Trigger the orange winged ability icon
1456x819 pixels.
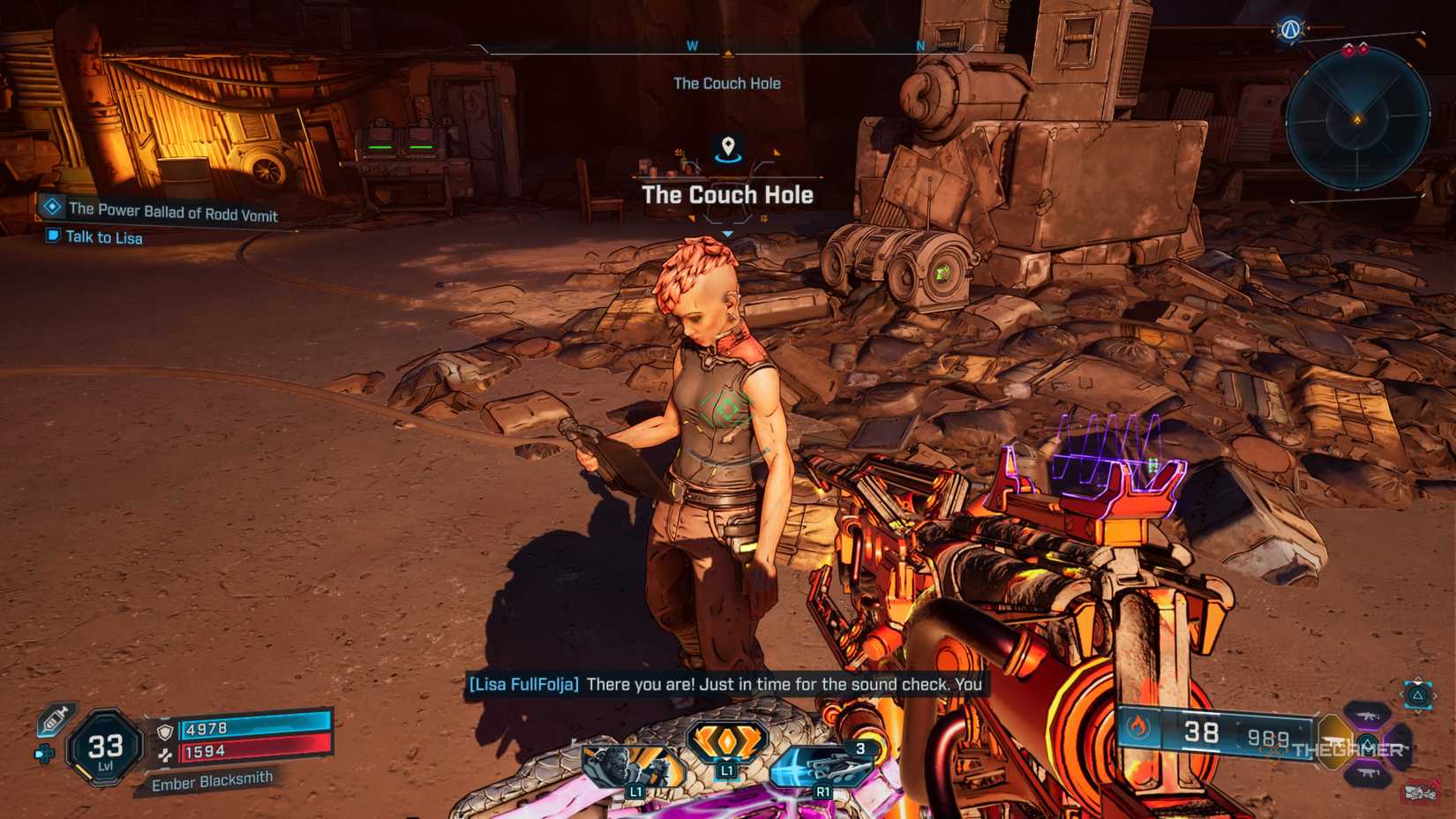point(726,741)
